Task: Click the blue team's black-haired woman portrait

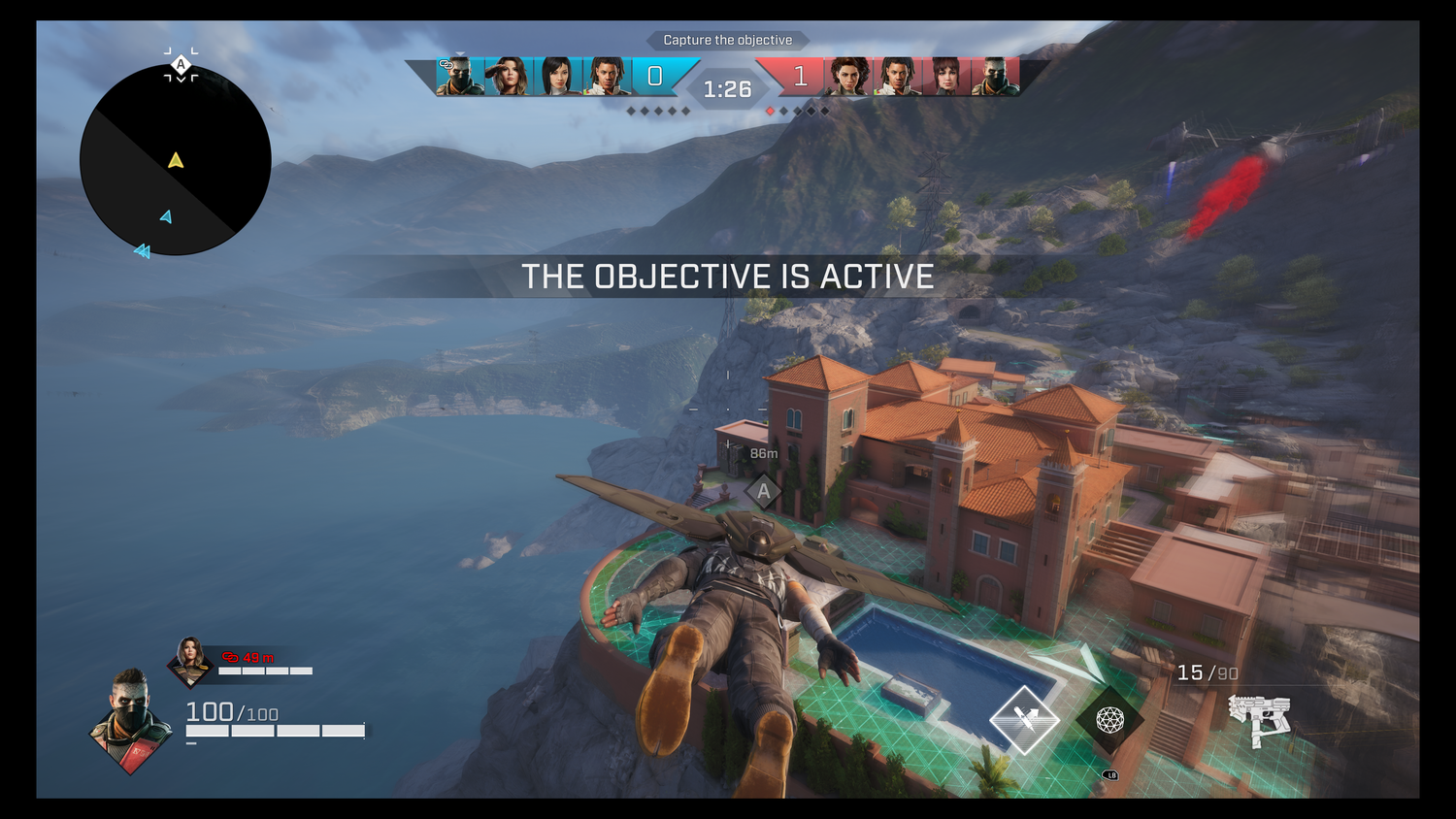Action: (x=558, y=76)
